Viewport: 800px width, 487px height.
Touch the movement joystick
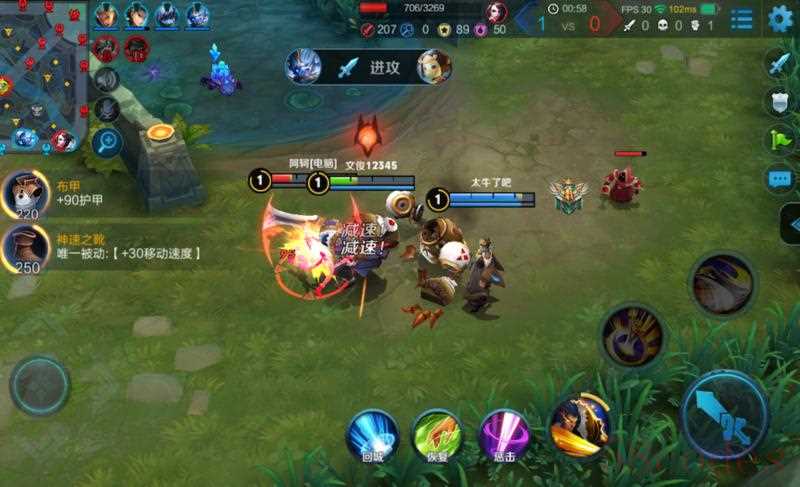tap(40, 385)
